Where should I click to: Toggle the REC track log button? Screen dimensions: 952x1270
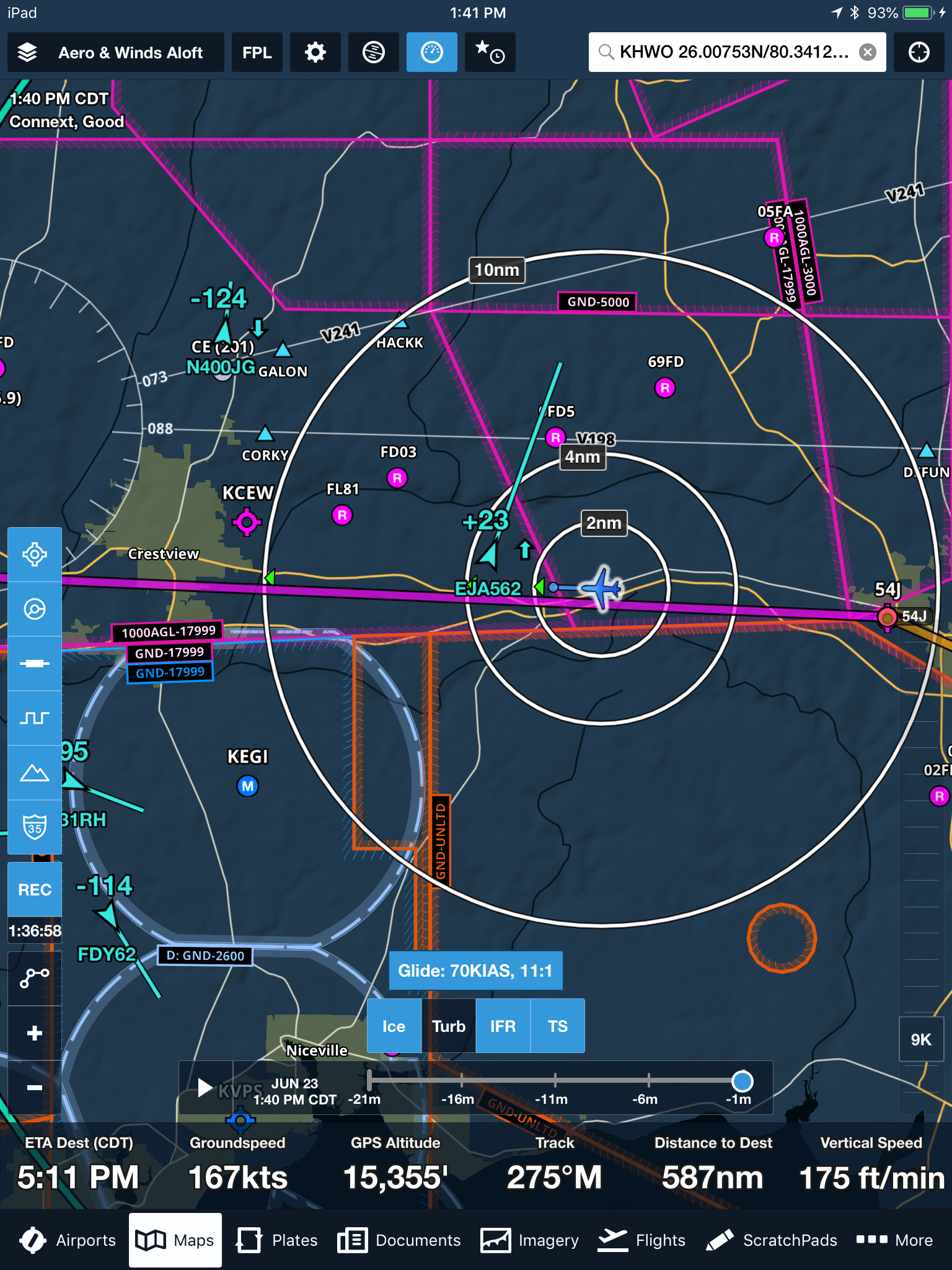[x=35, y=890]
